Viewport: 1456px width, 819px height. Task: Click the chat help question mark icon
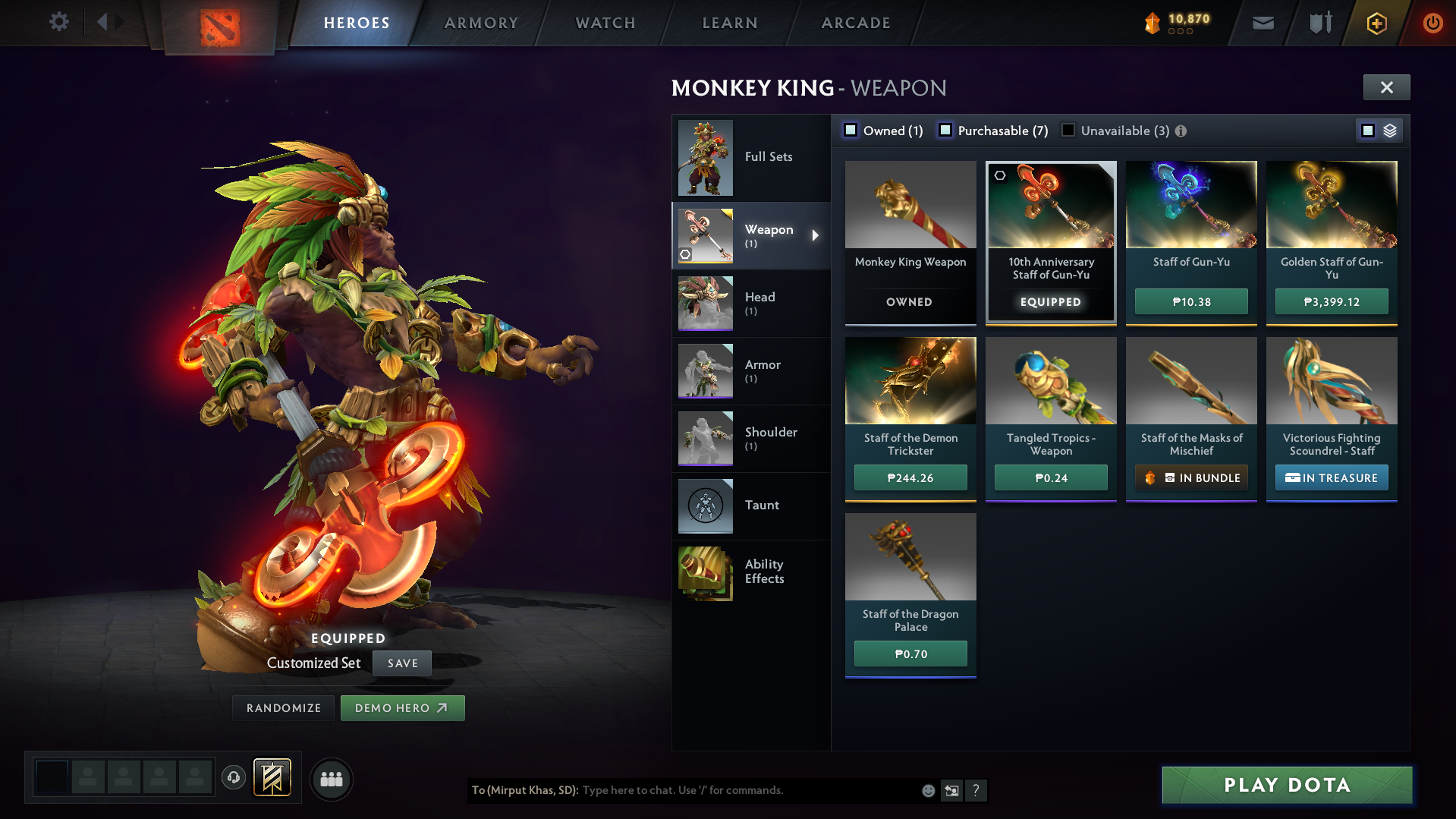coord(976,791)
